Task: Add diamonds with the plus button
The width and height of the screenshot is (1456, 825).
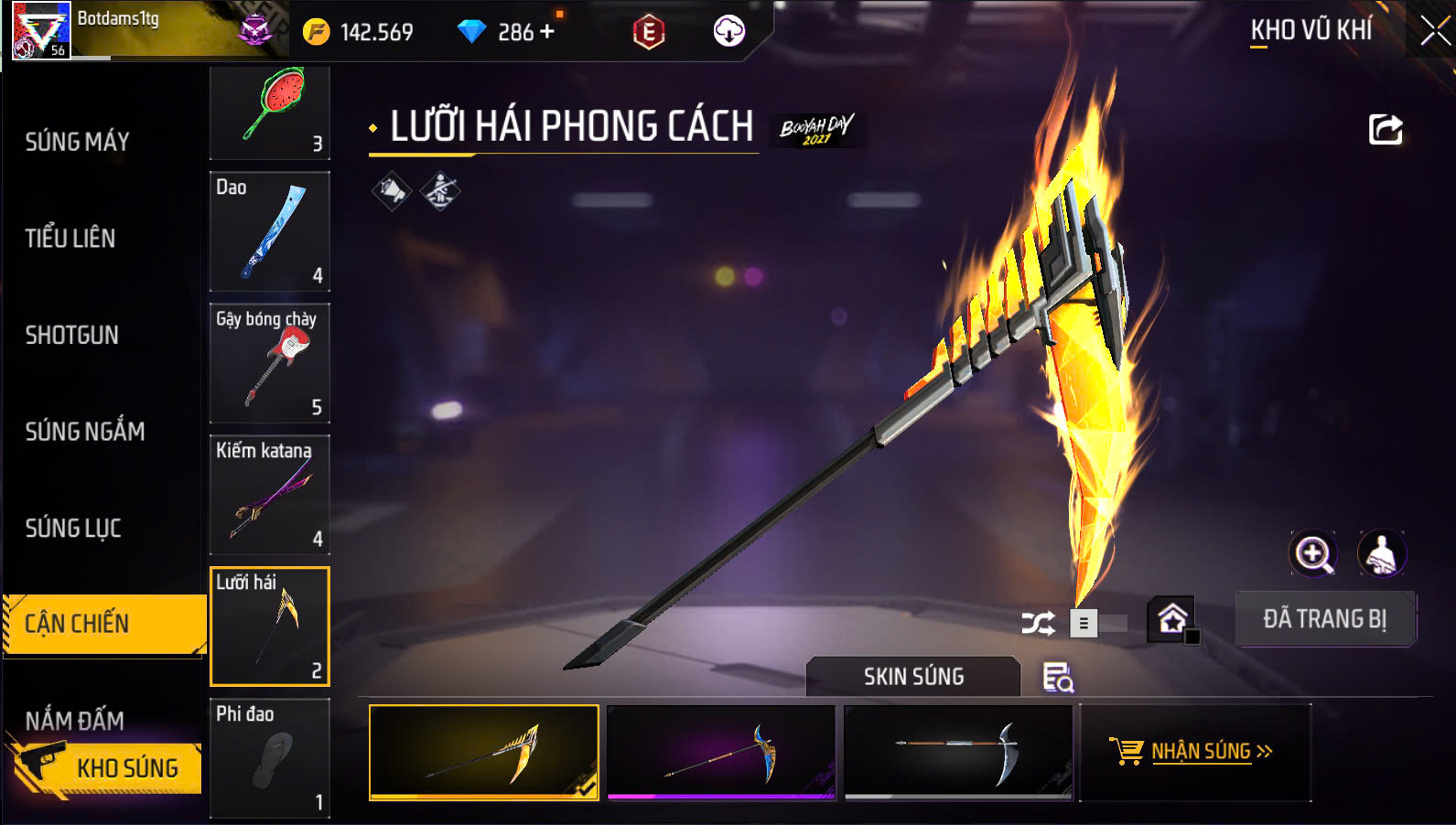Action: tap(547, 32)
